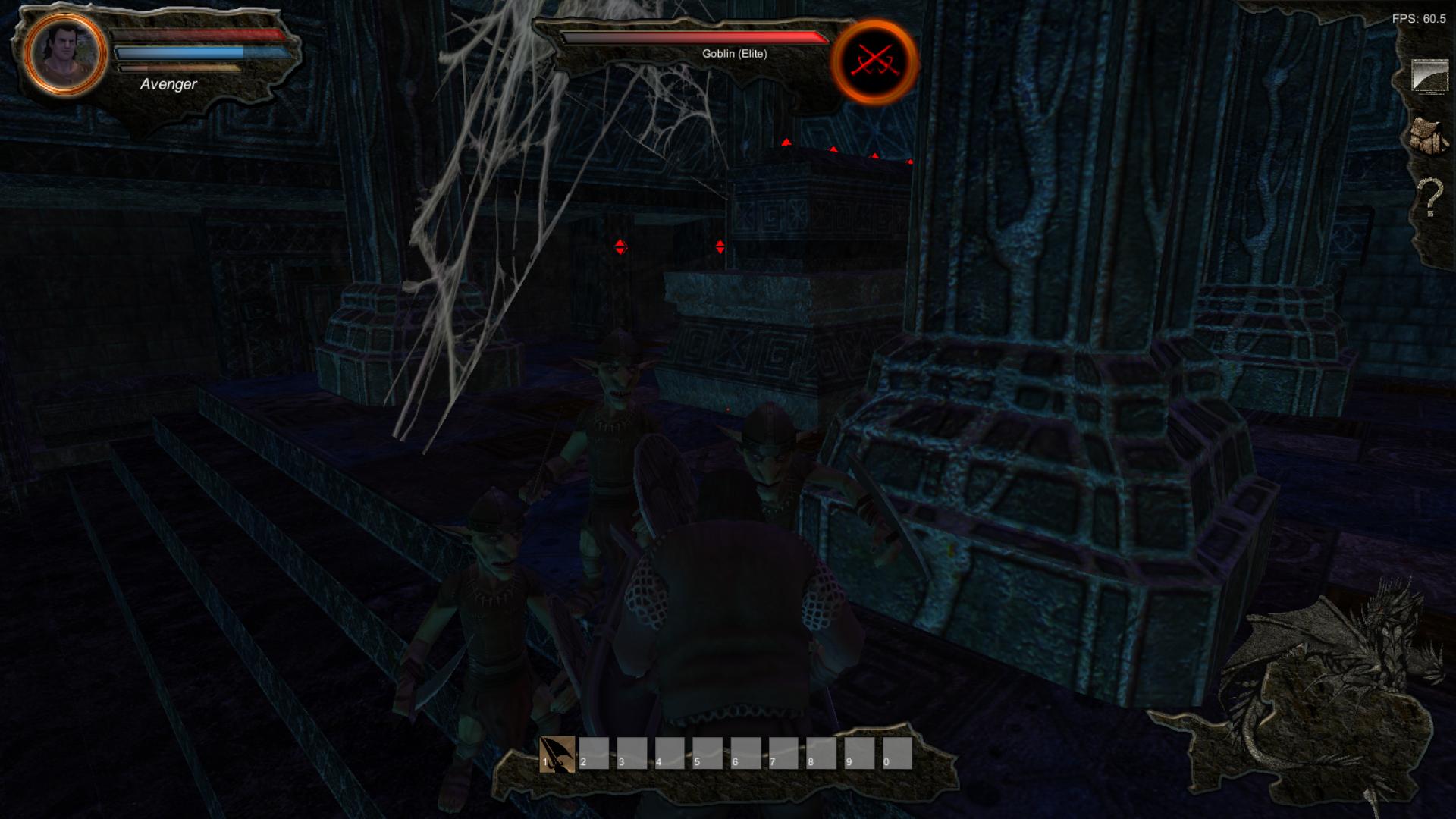Click the yellow stamina bar

point(178,67)
